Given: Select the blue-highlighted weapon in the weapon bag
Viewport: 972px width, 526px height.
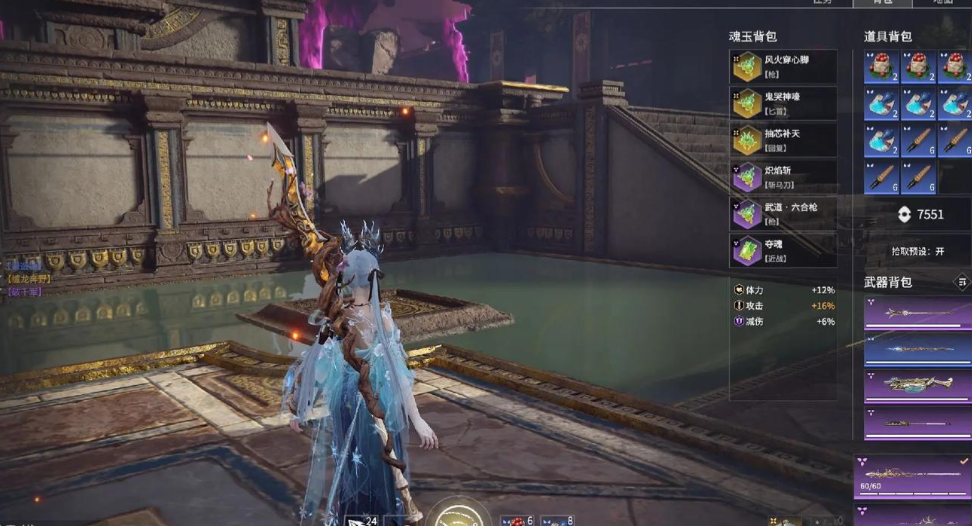Looking at the screenshot, I should [917, 349].
